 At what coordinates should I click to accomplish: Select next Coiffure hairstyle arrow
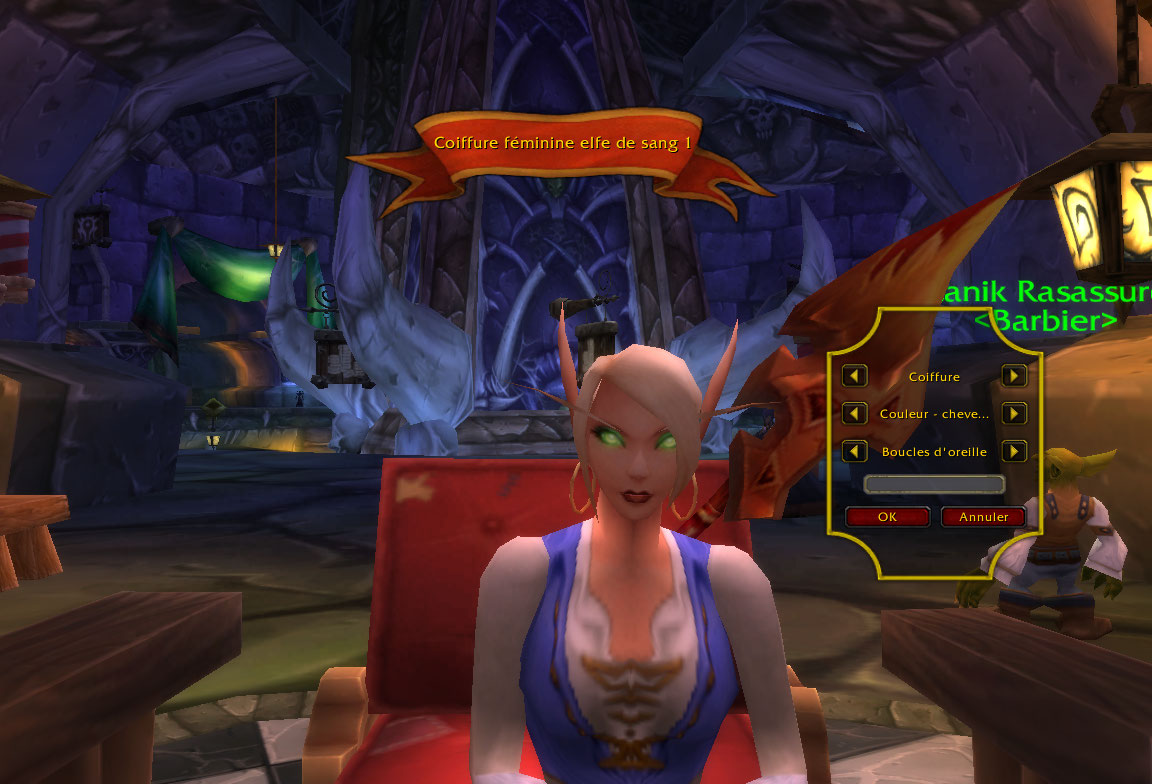click(x=1014, y=376)
